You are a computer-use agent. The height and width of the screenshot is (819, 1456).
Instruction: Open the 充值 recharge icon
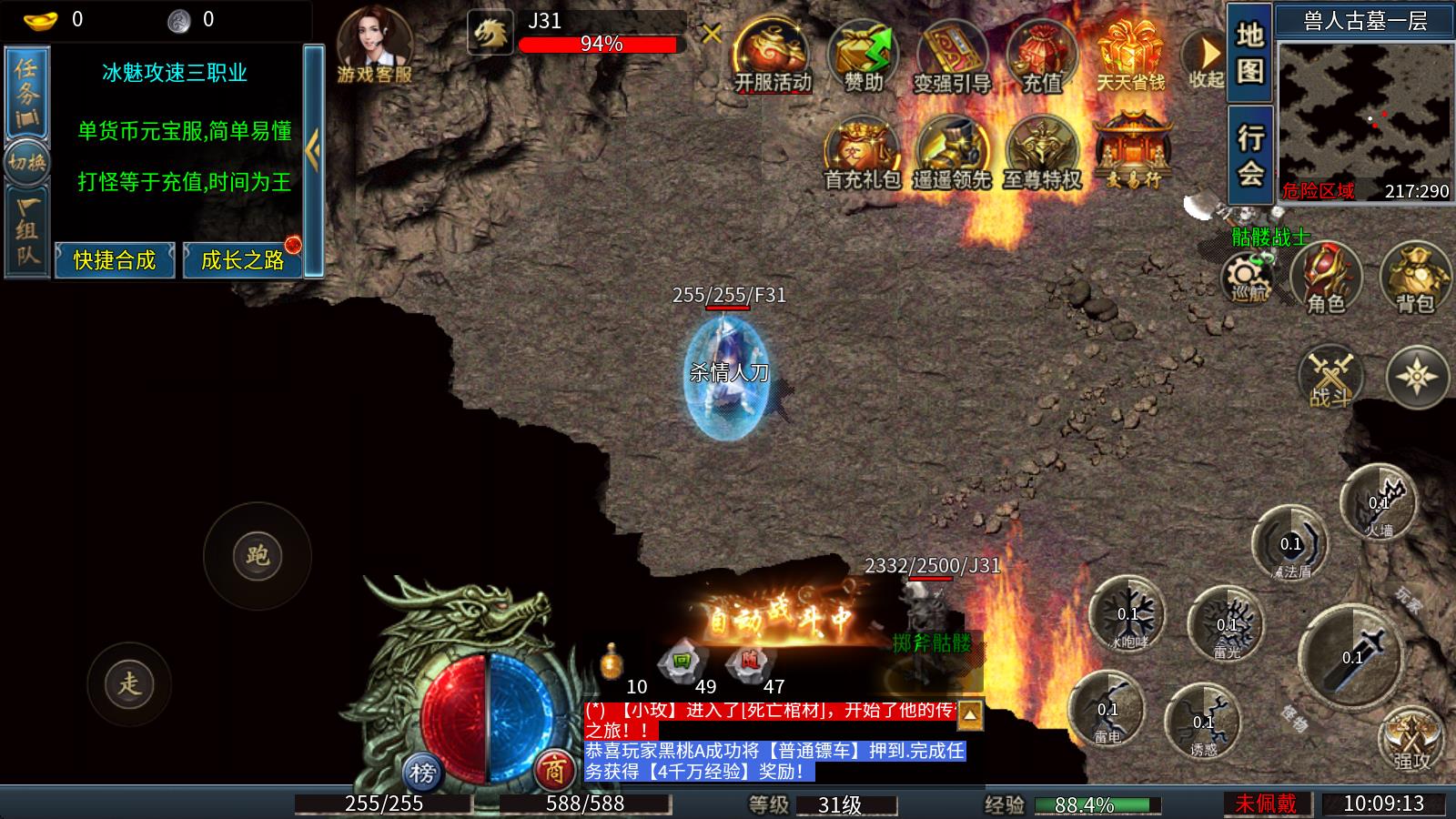click(x=1042, y=55)
